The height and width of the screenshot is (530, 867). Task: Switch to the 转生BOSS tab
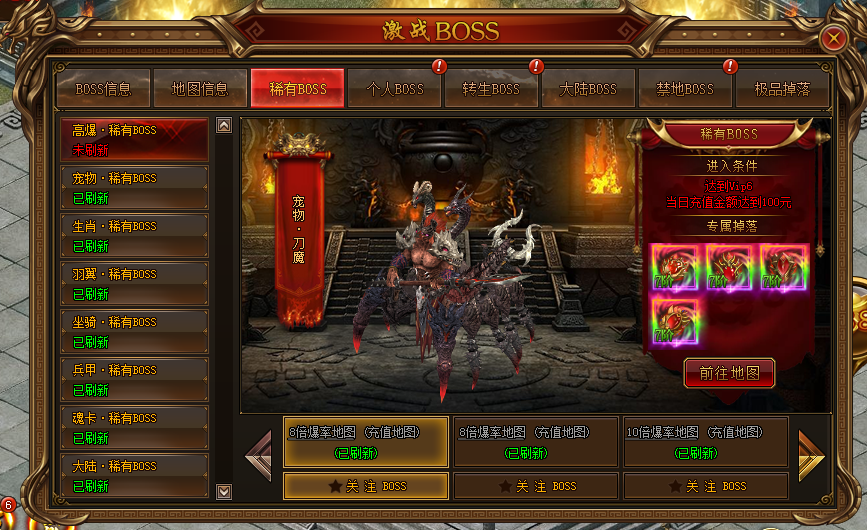[491, 89]
